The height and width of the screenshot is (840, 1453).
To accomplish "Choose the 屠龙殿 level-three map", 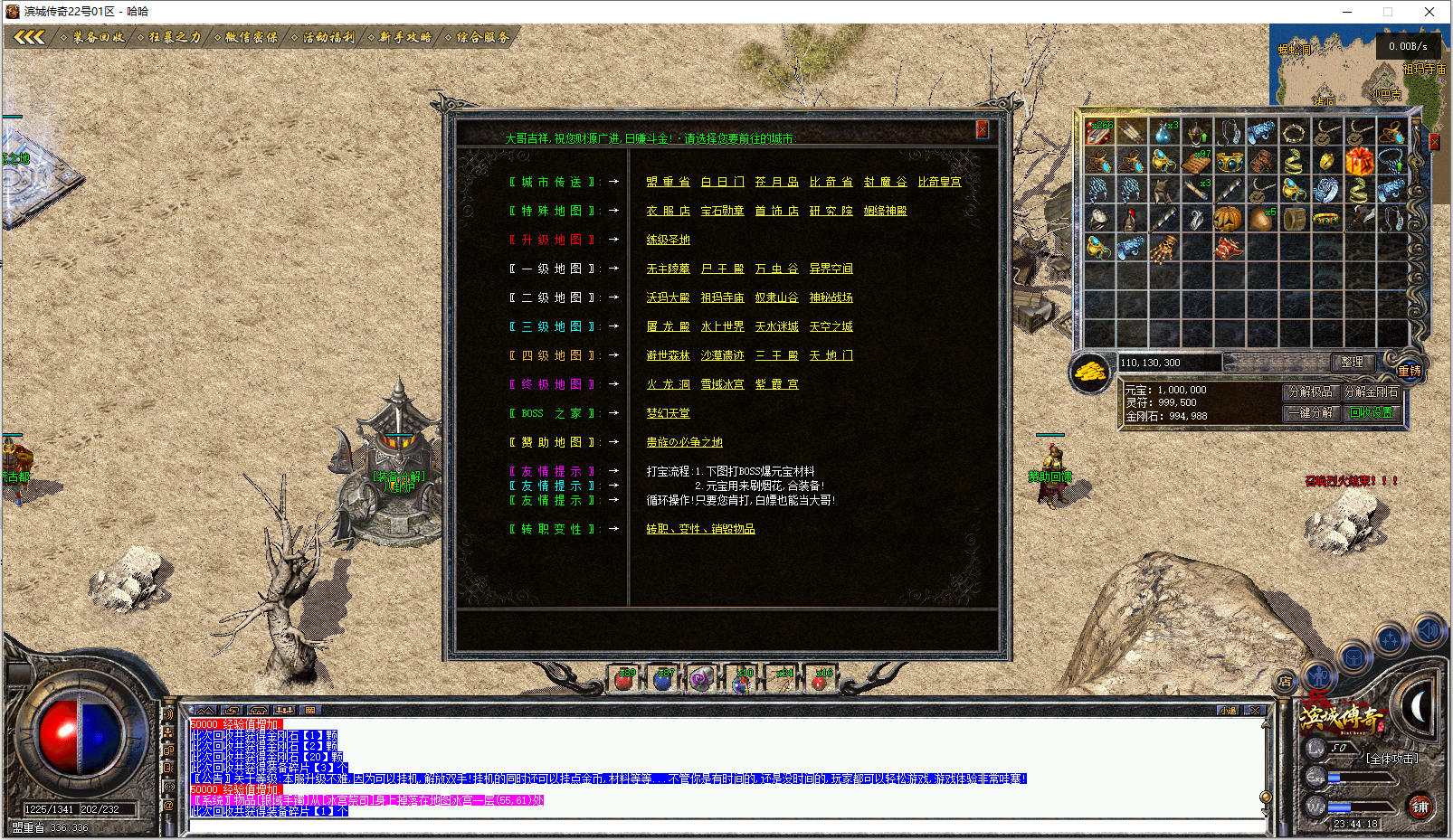I will click(x=668, y=326).
